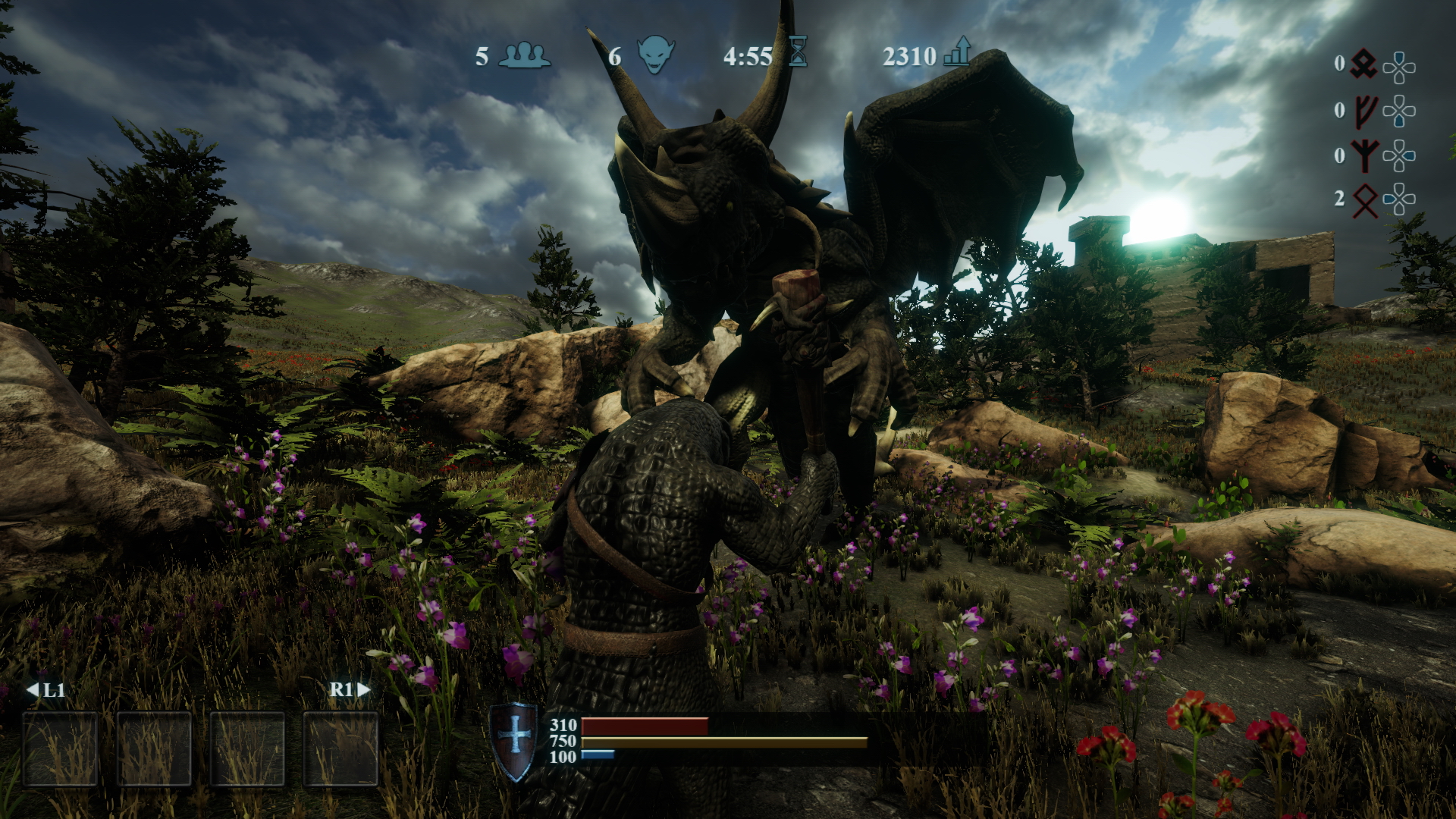Select the Y-shaped trident rune
Viewport: 1456px width, 819px height.
tap(1365, 156)
